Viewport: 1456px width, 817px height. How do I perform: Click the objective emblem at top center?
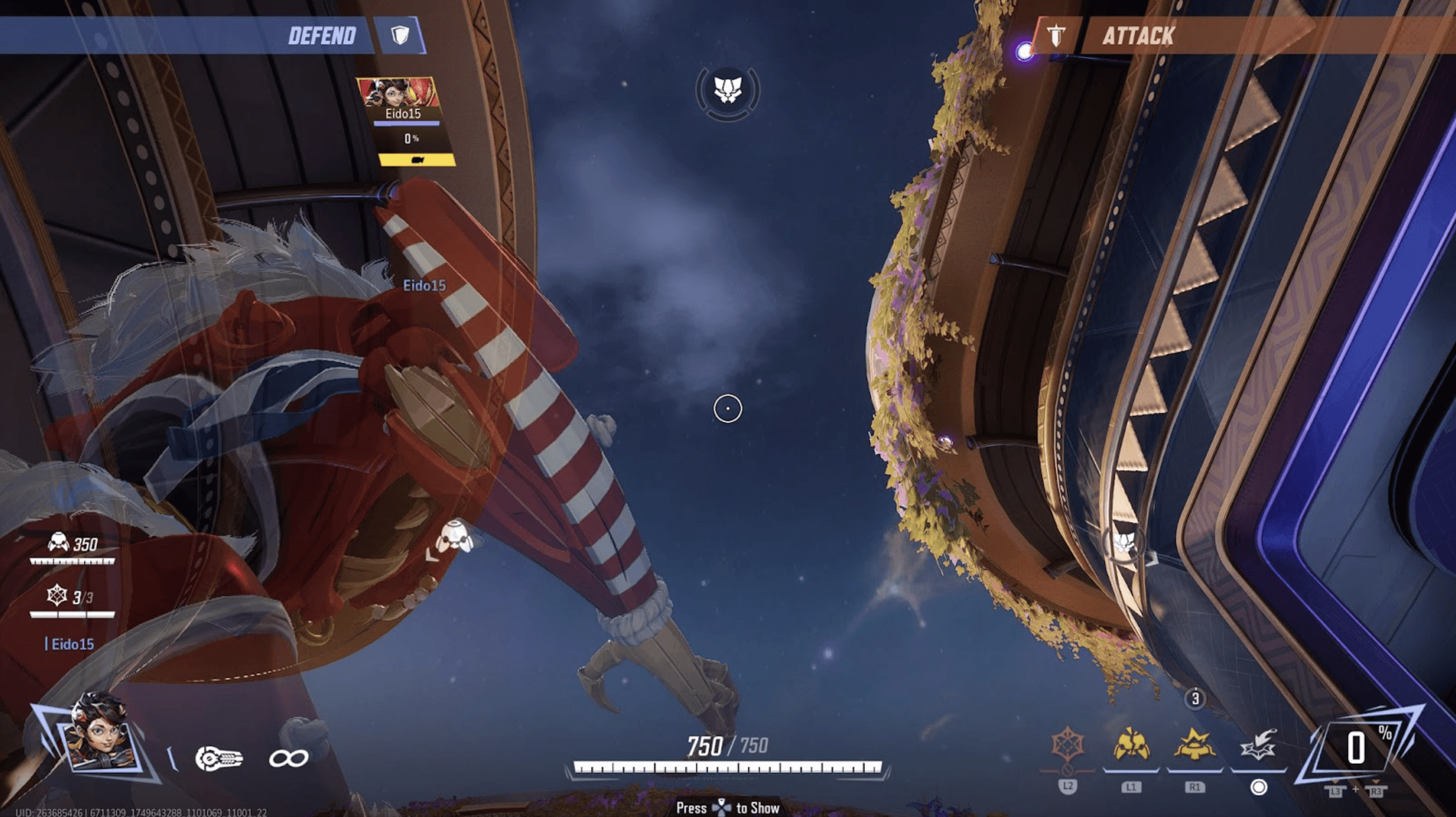click(727, 91)
